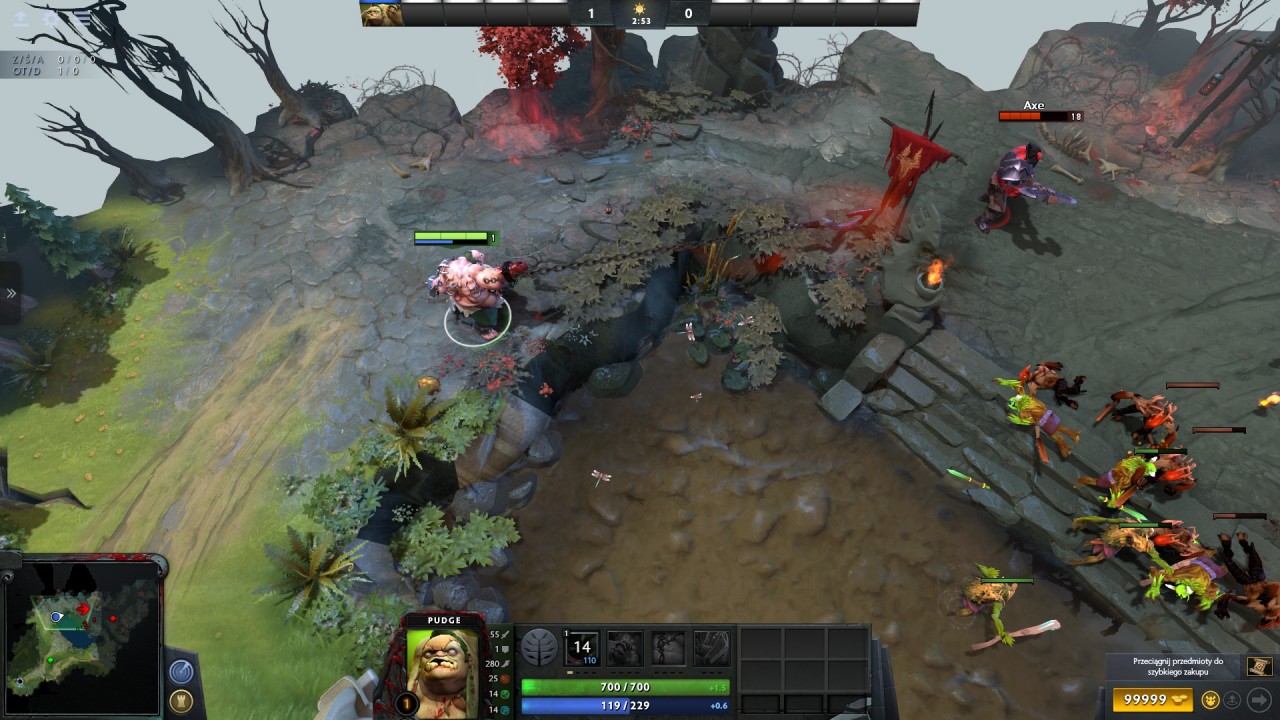Select the Rot ability icon
This screenshot has width=1280, height=720.
(625, 648)
